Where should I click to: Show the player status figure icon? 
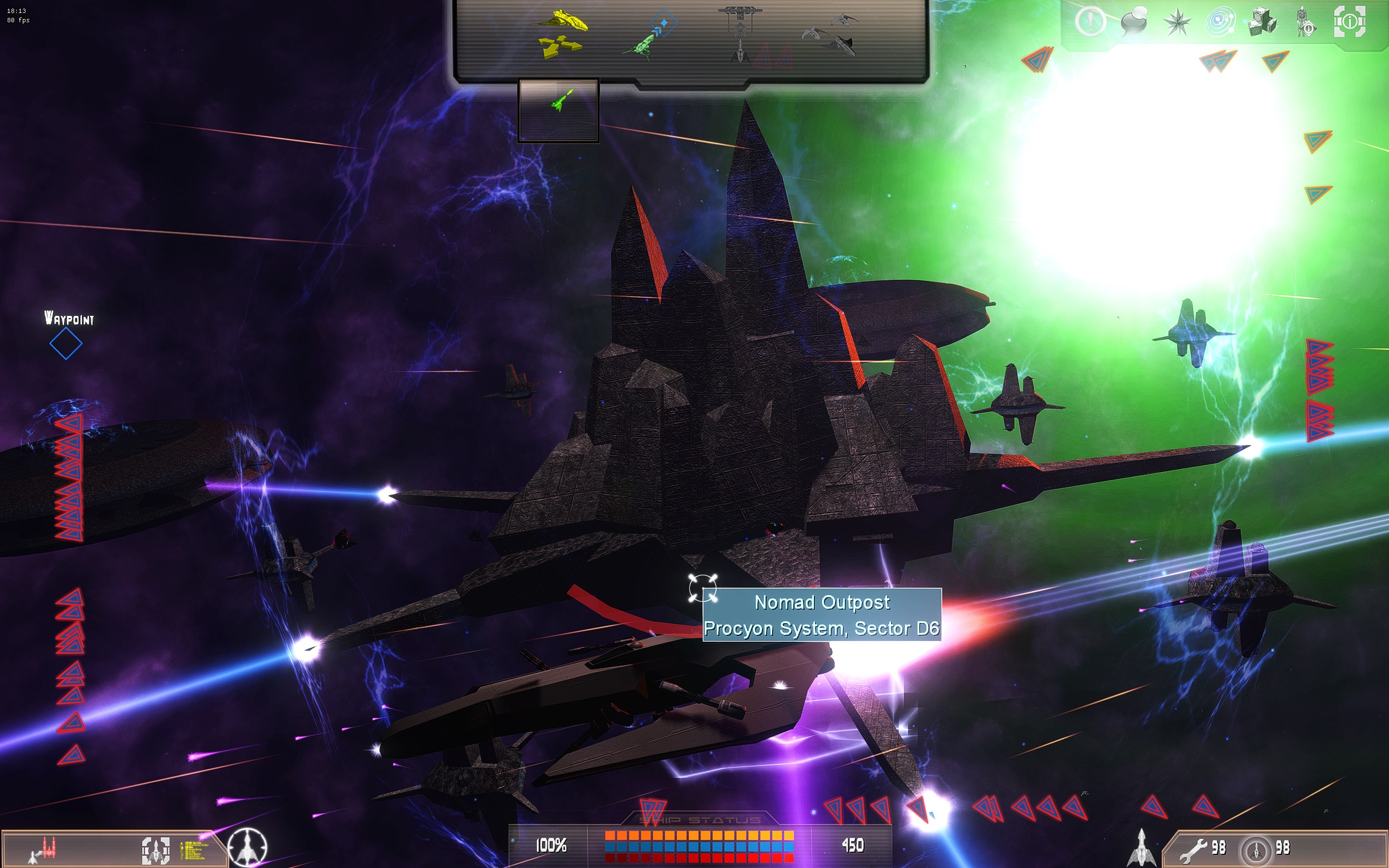(1305, 22)
